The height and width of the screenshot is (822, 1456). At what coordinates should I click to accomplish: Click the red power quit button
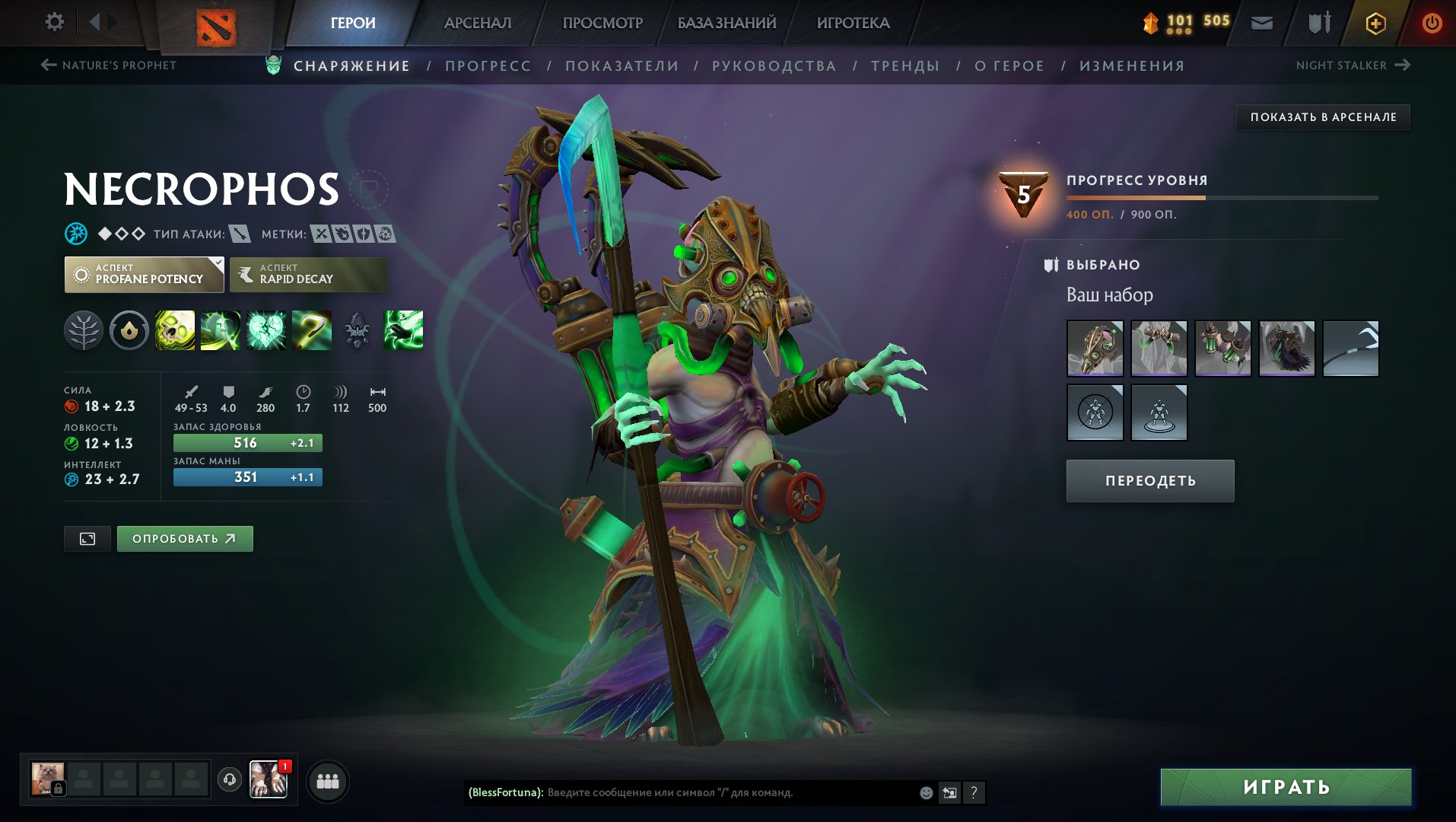coord(1431,23)
